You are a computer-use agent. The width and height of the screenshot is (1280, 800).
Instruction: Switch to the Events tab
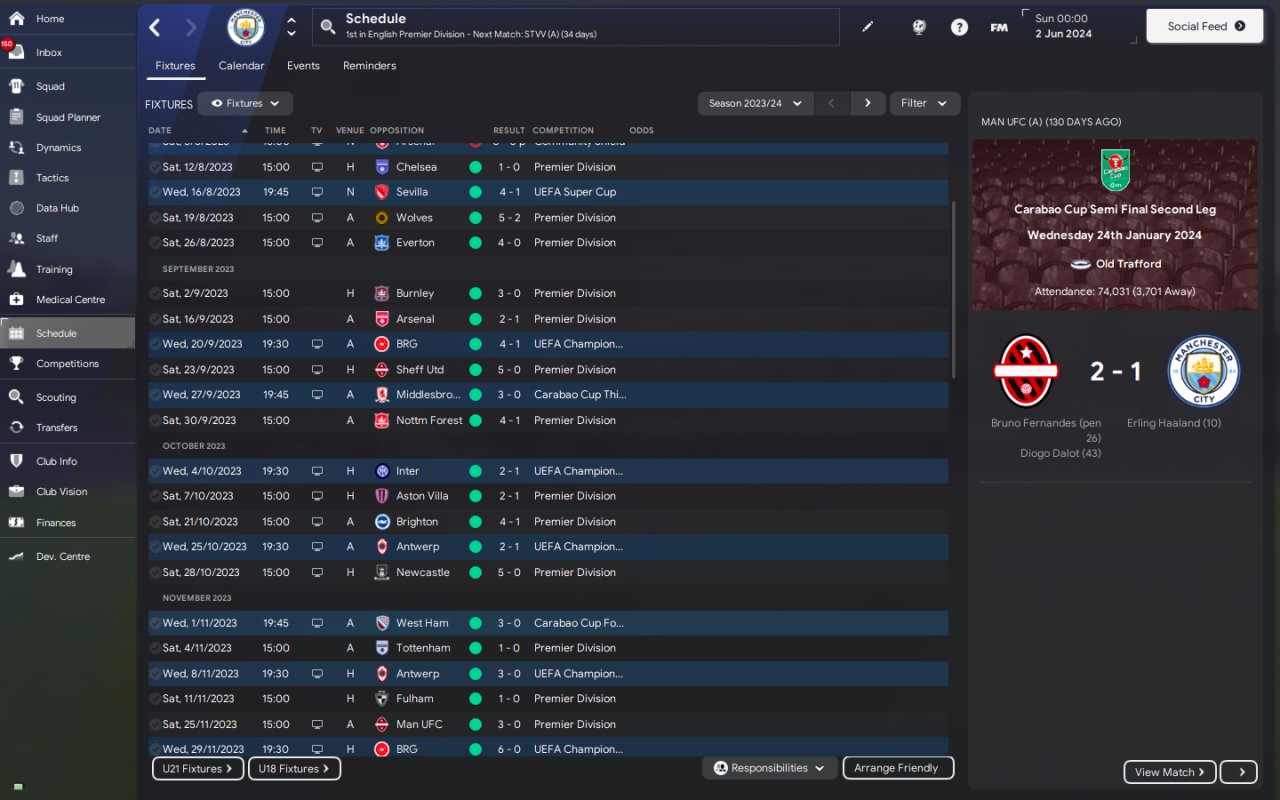(303, 66)
